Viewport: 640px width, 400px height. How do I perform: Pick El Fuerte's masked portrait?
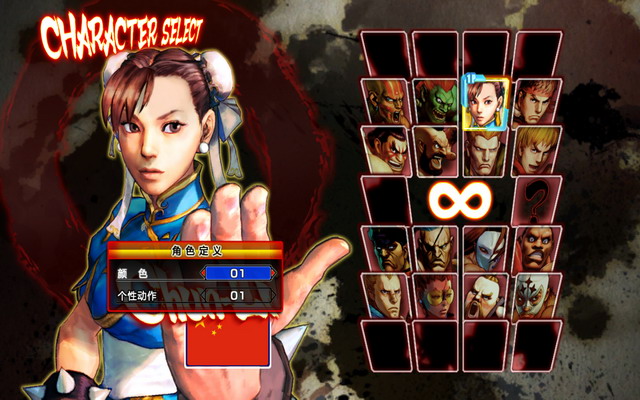(536, 296)
